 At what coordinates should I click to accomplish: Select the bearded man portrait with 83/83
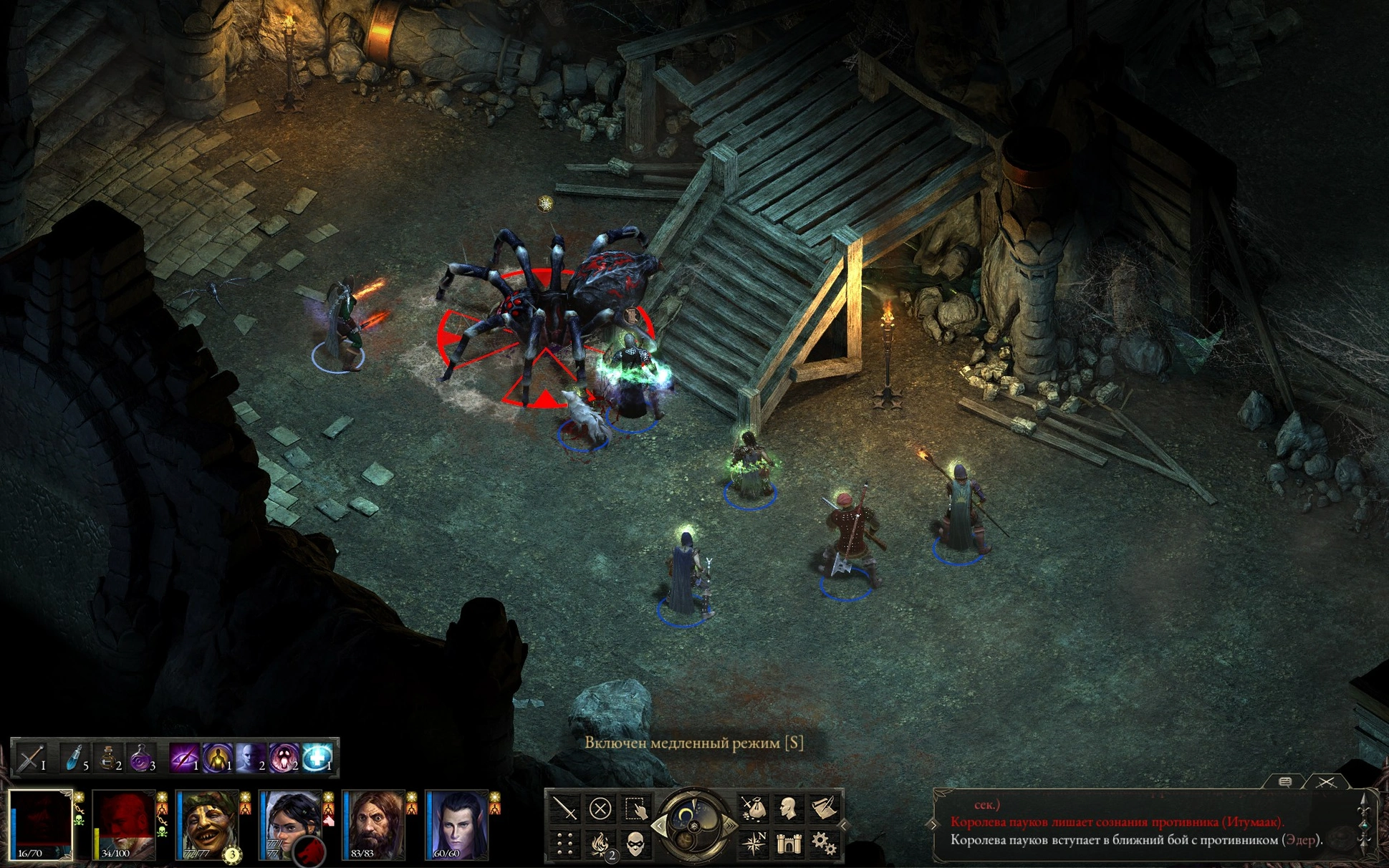(373, 824)
